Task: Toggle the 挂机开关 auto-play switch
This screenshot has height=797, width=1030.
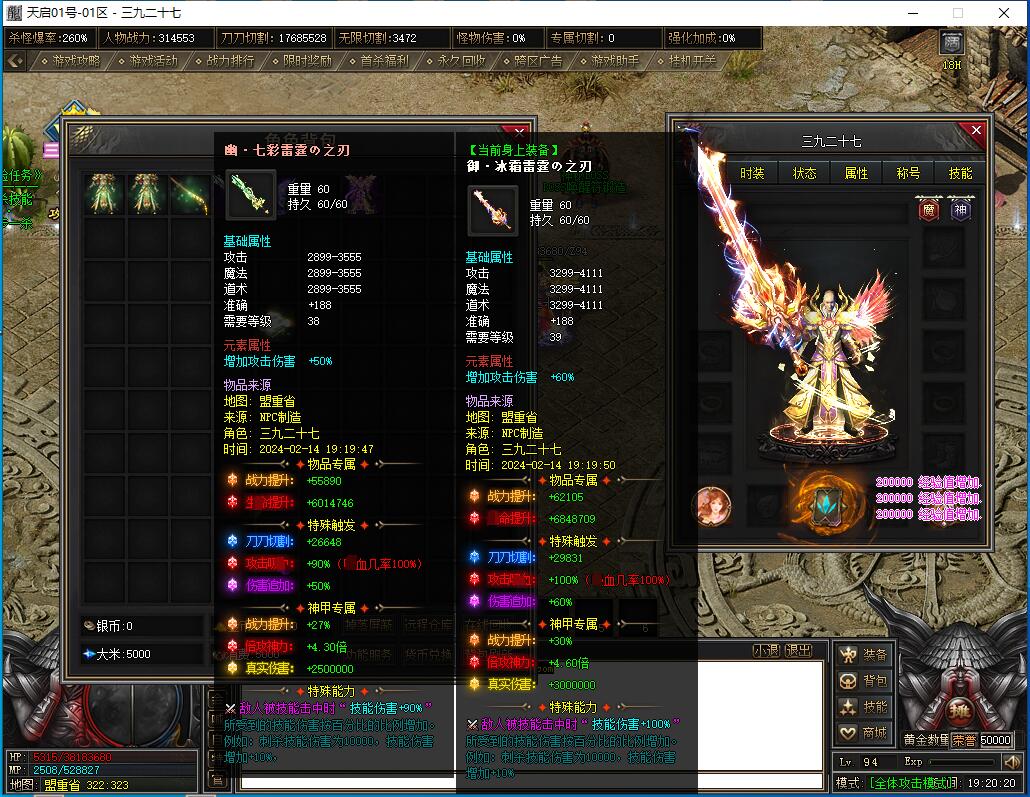Action: pyautogui.click(x=687, y=60)
